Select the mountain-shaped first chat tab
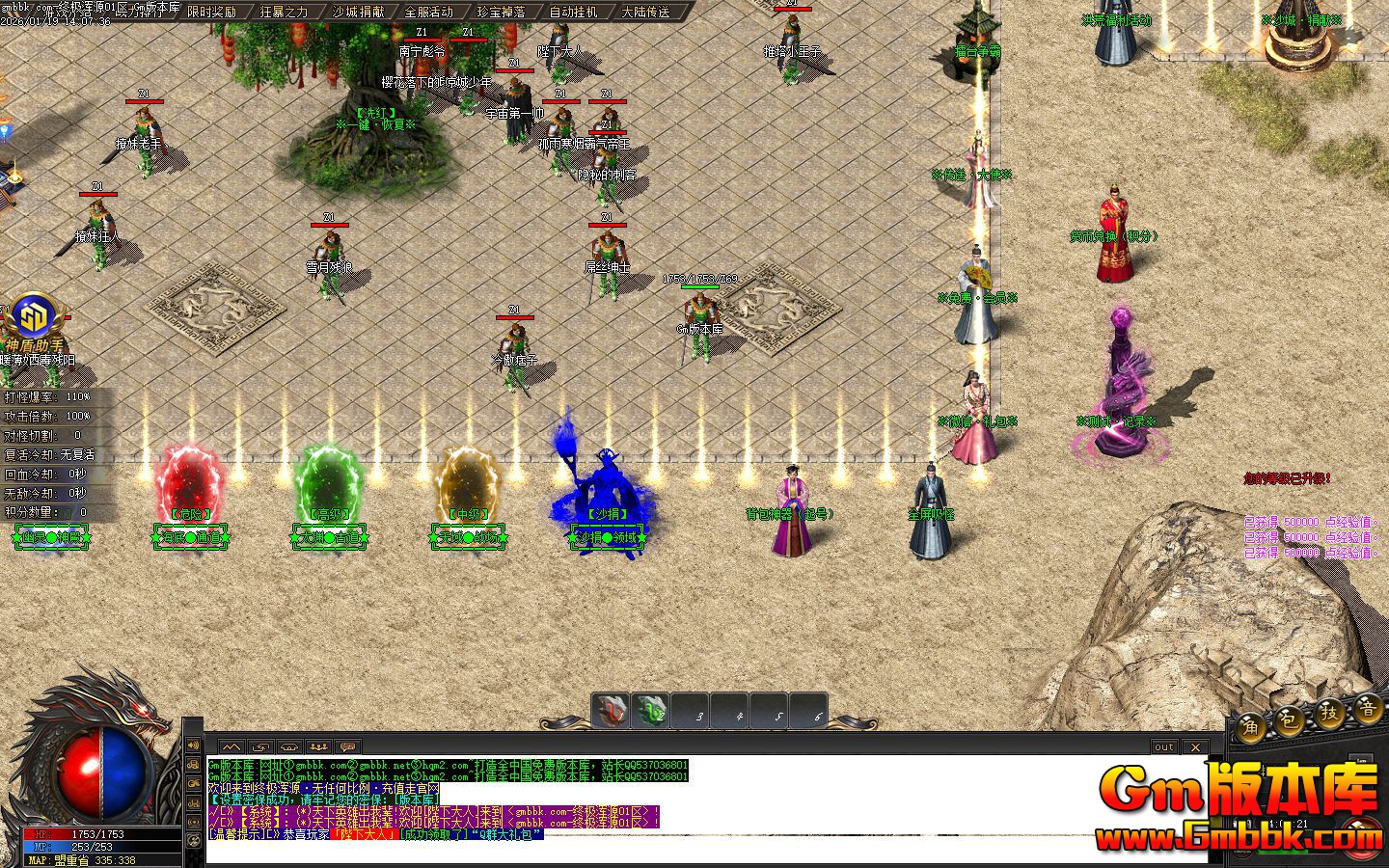The height and width of the screenshot is (868, 1389). 231,746
